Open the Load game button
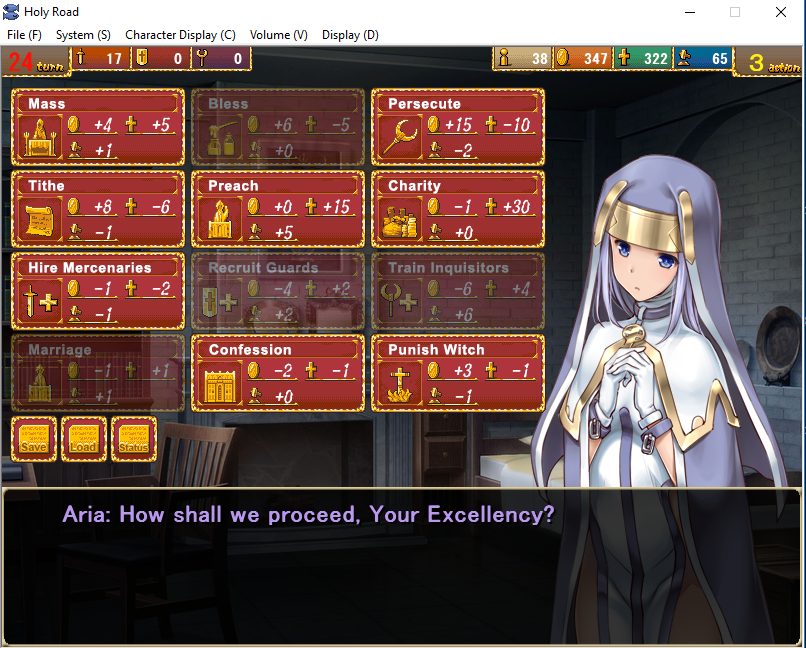 [x=83, y=439]
